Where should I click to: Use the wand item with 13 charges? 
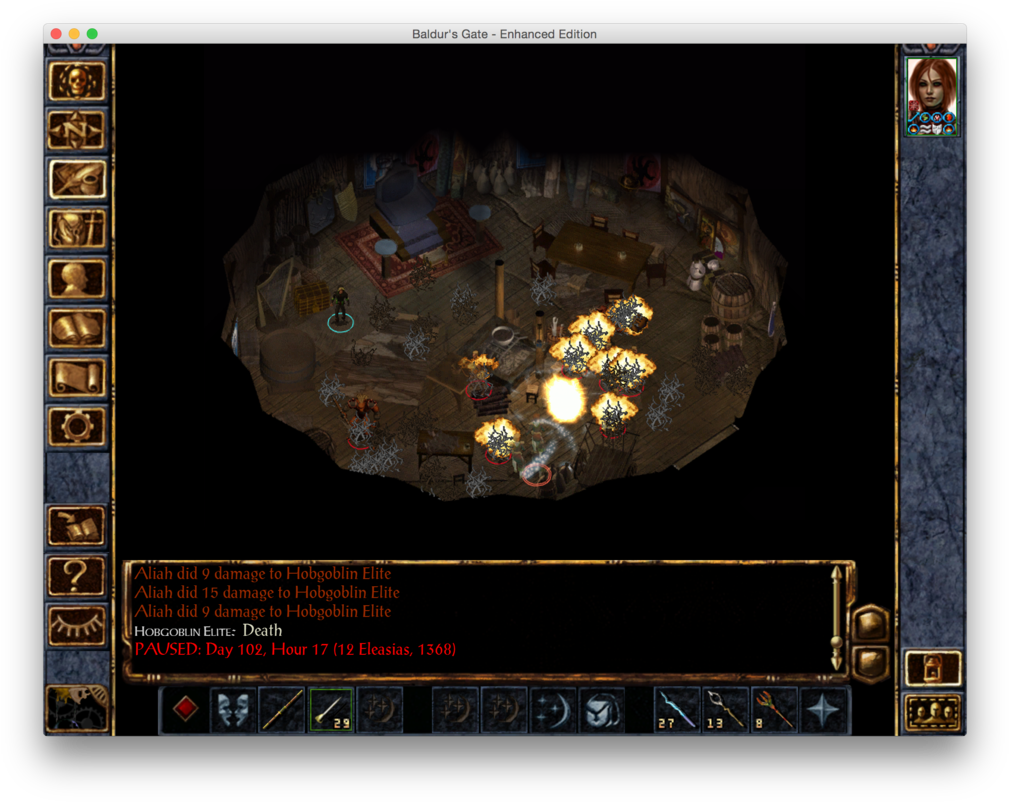click(x=727, y=710)
